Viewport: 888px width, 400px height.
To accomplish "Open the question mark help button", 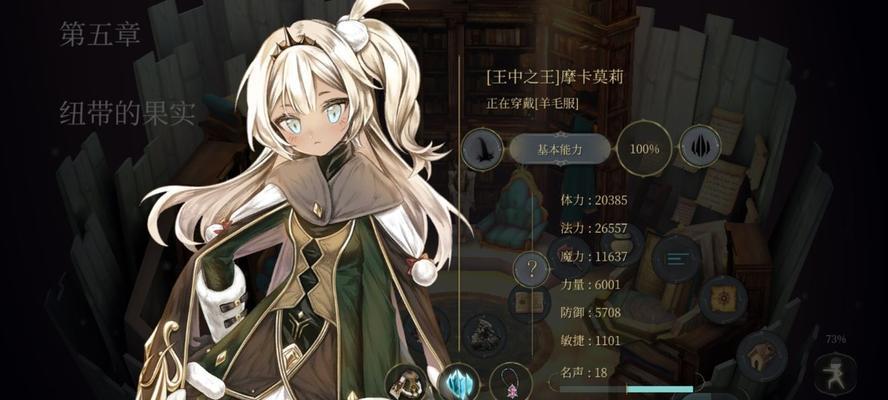I will click(x=532, y=268).
